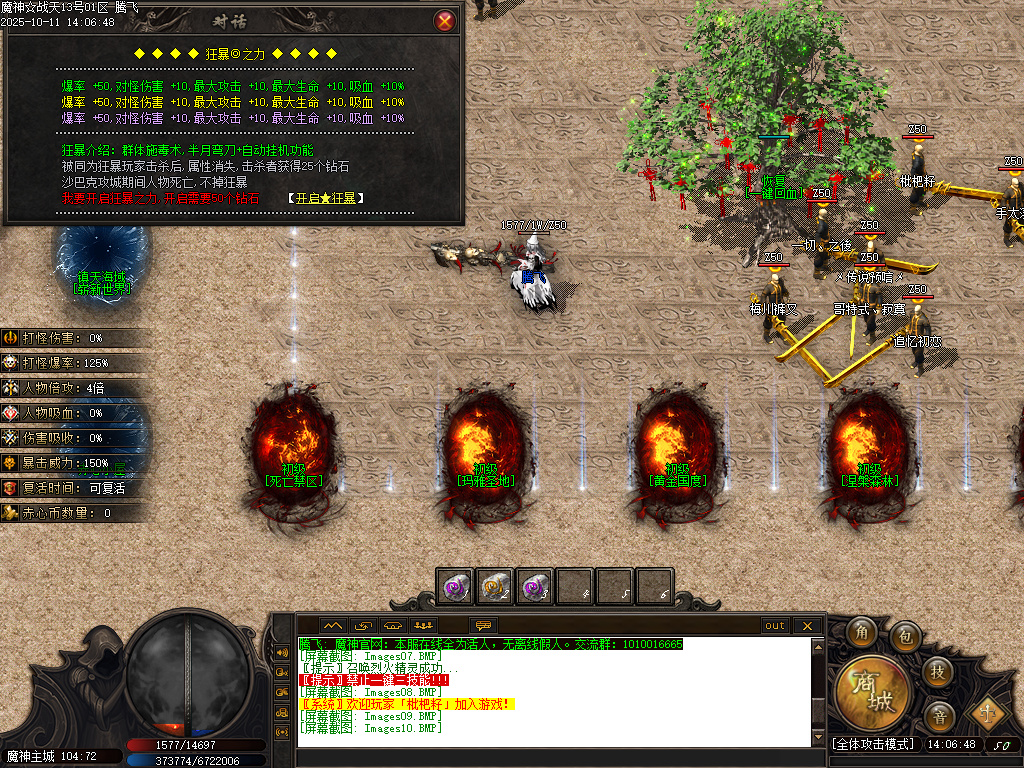Click the 开启★狂暴 link in the dialogue
Viewport: 1024px width, 768px height.
point(325,198)
